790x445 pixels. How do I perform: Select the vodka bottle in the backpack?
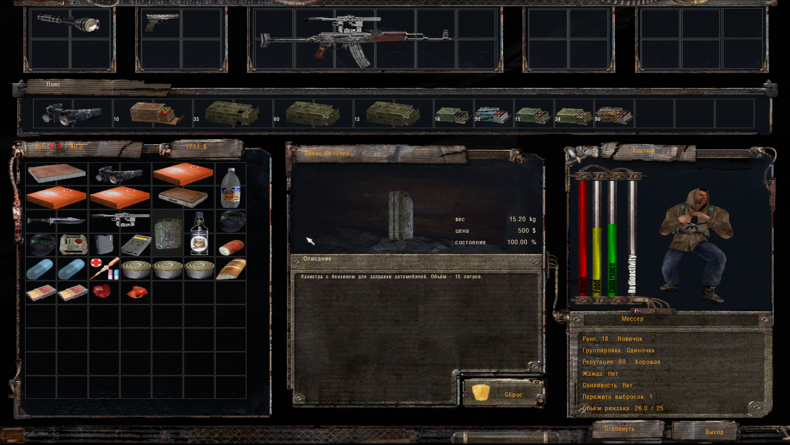pos(200,232)
